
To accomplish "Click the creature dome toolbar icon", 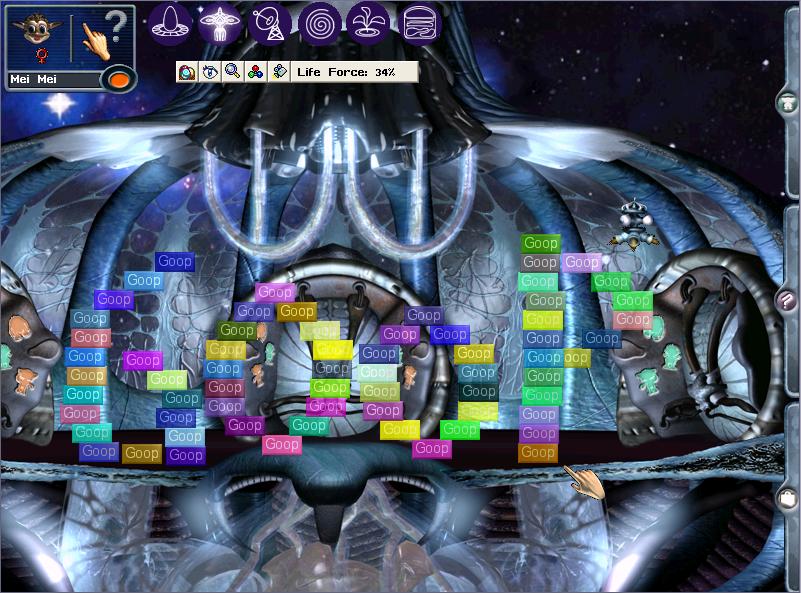I will pyautogui.click(x=186, y=72).
